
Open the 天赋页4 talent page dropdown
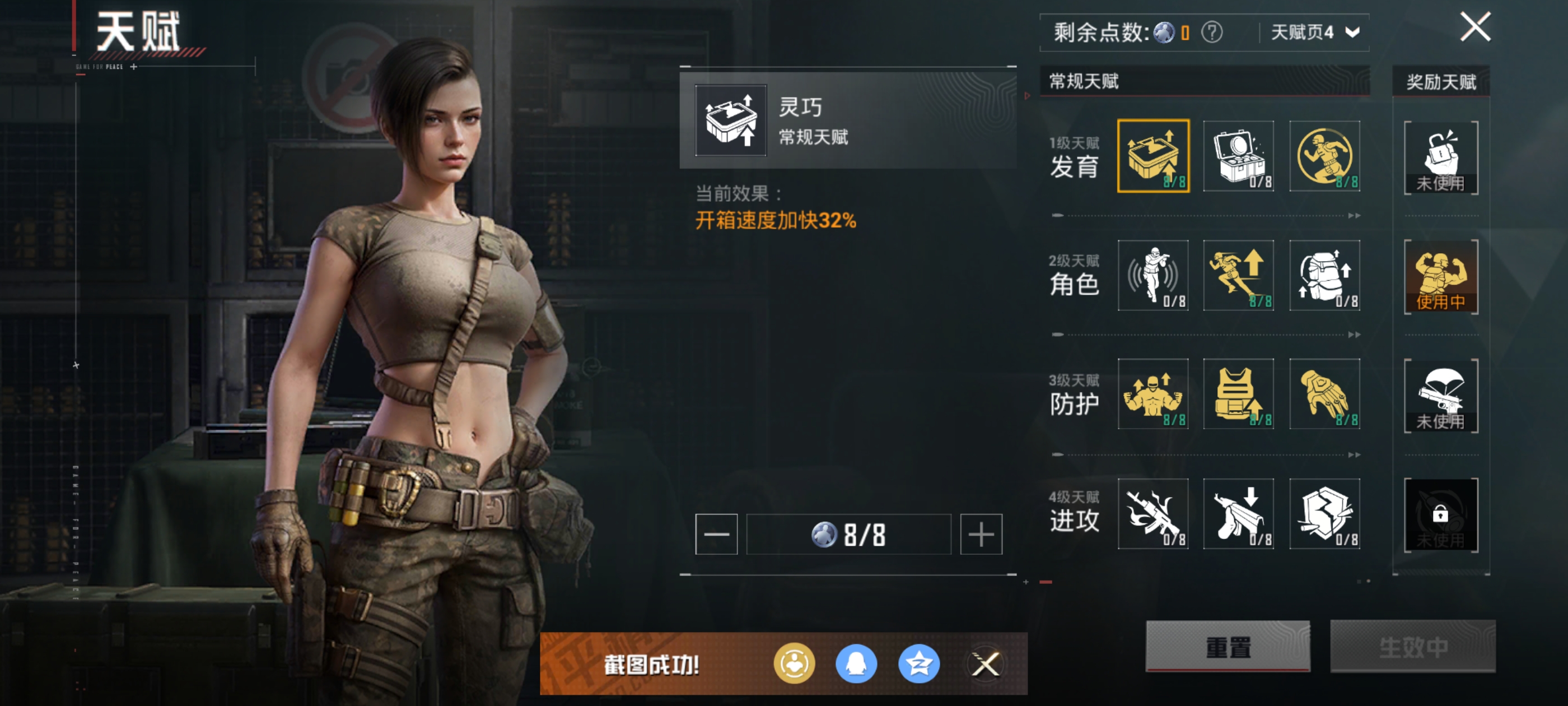(1314, 32)
